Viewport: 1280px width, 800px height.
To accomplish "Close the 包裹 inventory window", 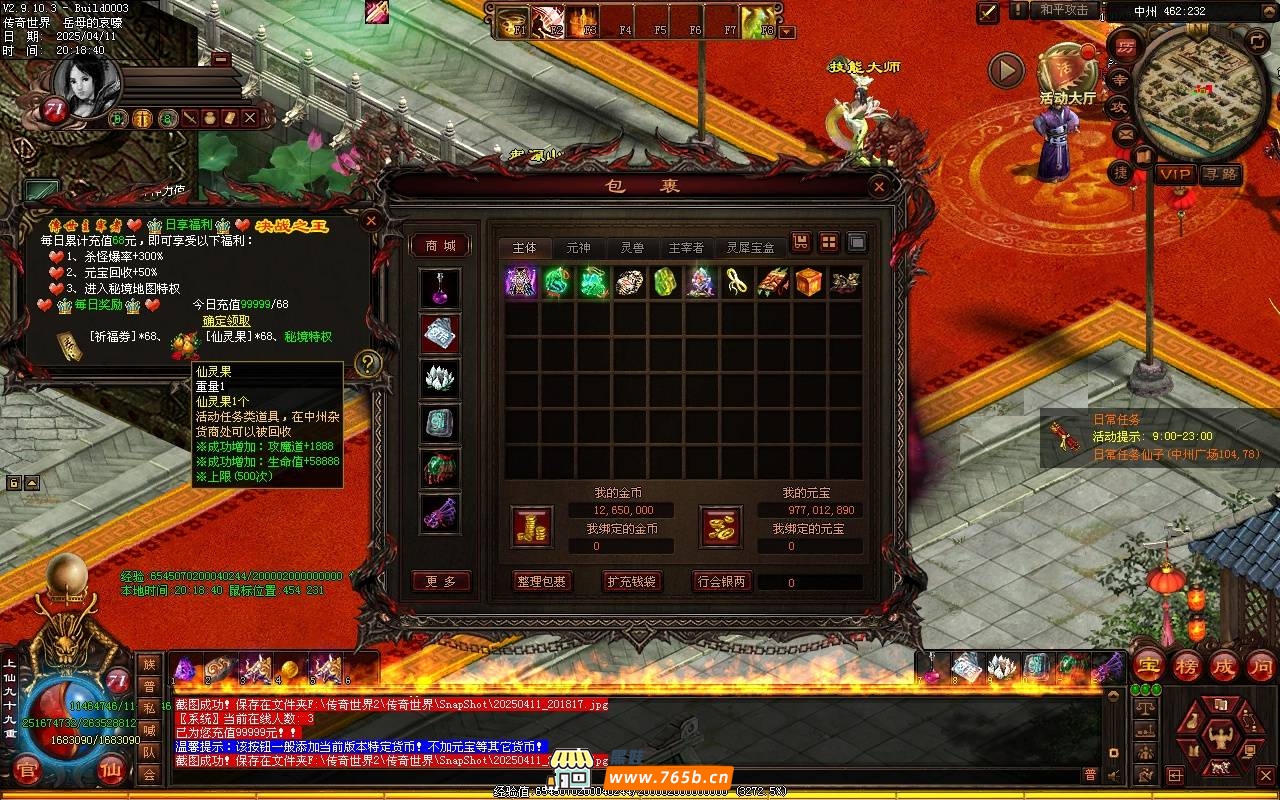I will tap(878, 187).
